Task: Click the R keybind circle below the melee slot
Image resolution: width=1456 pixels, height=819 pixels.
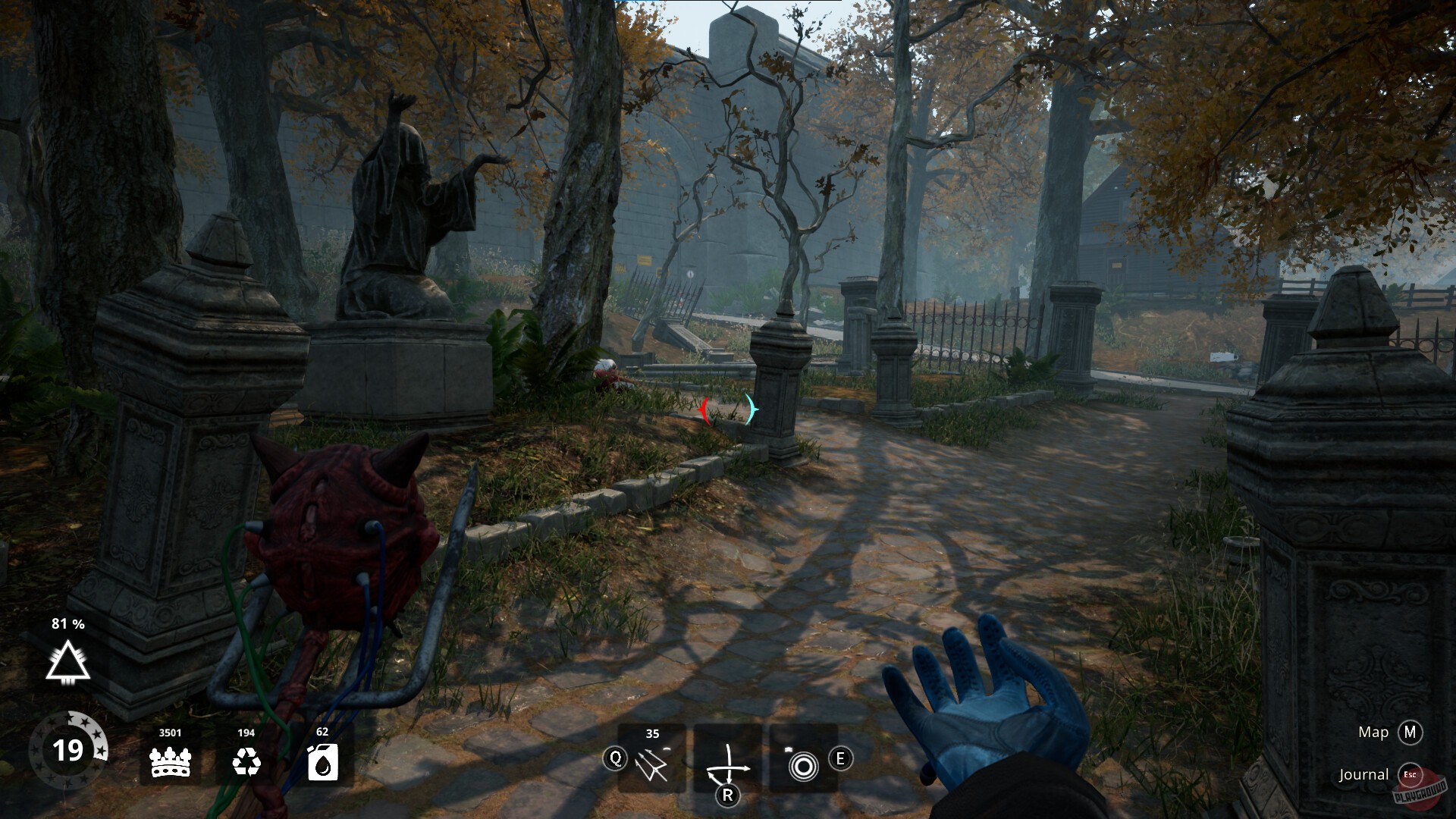Action: pos(729,795)
